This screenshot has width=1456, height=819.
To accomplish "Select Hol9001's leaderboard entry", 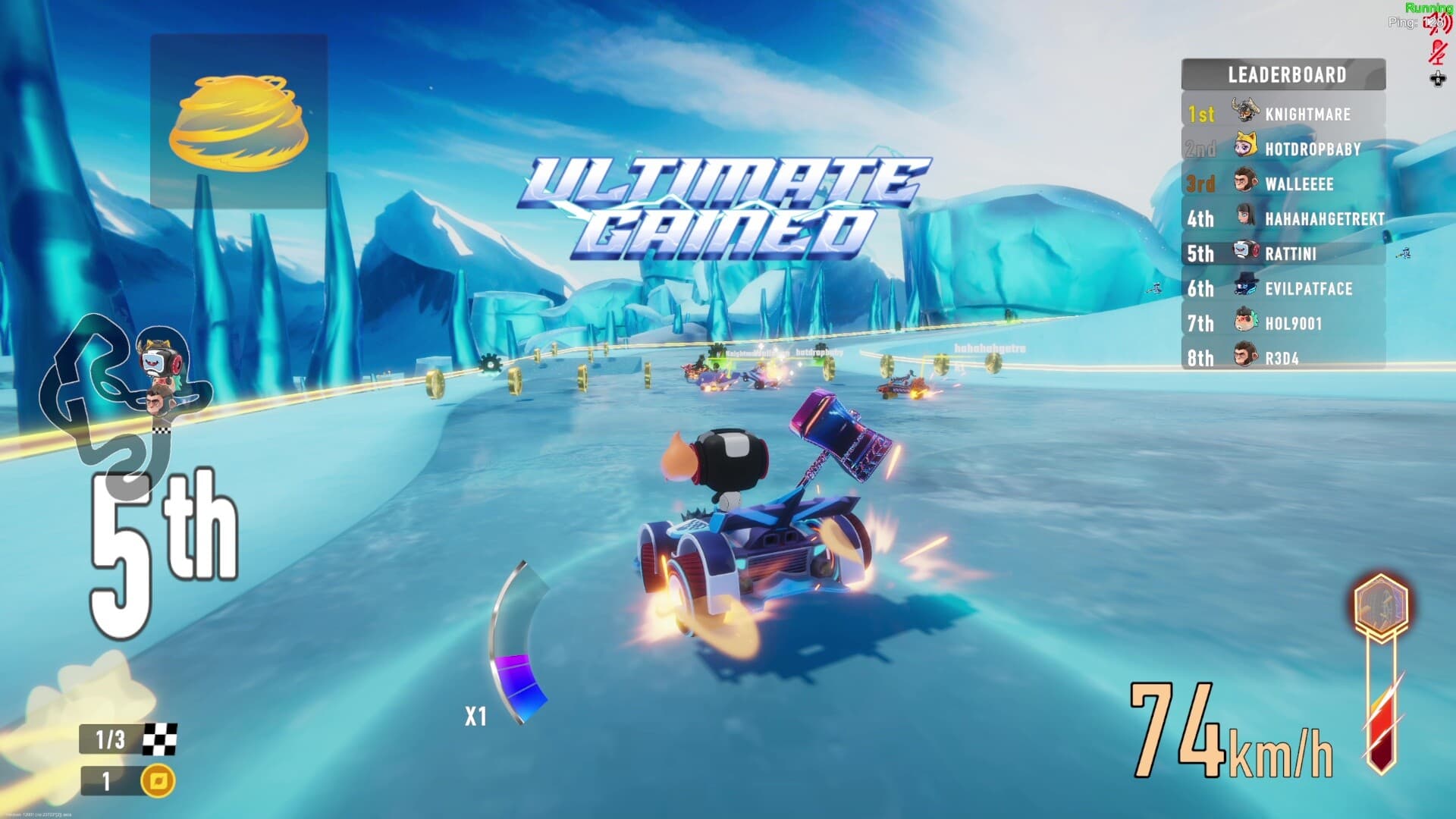I will [1283, 323].
